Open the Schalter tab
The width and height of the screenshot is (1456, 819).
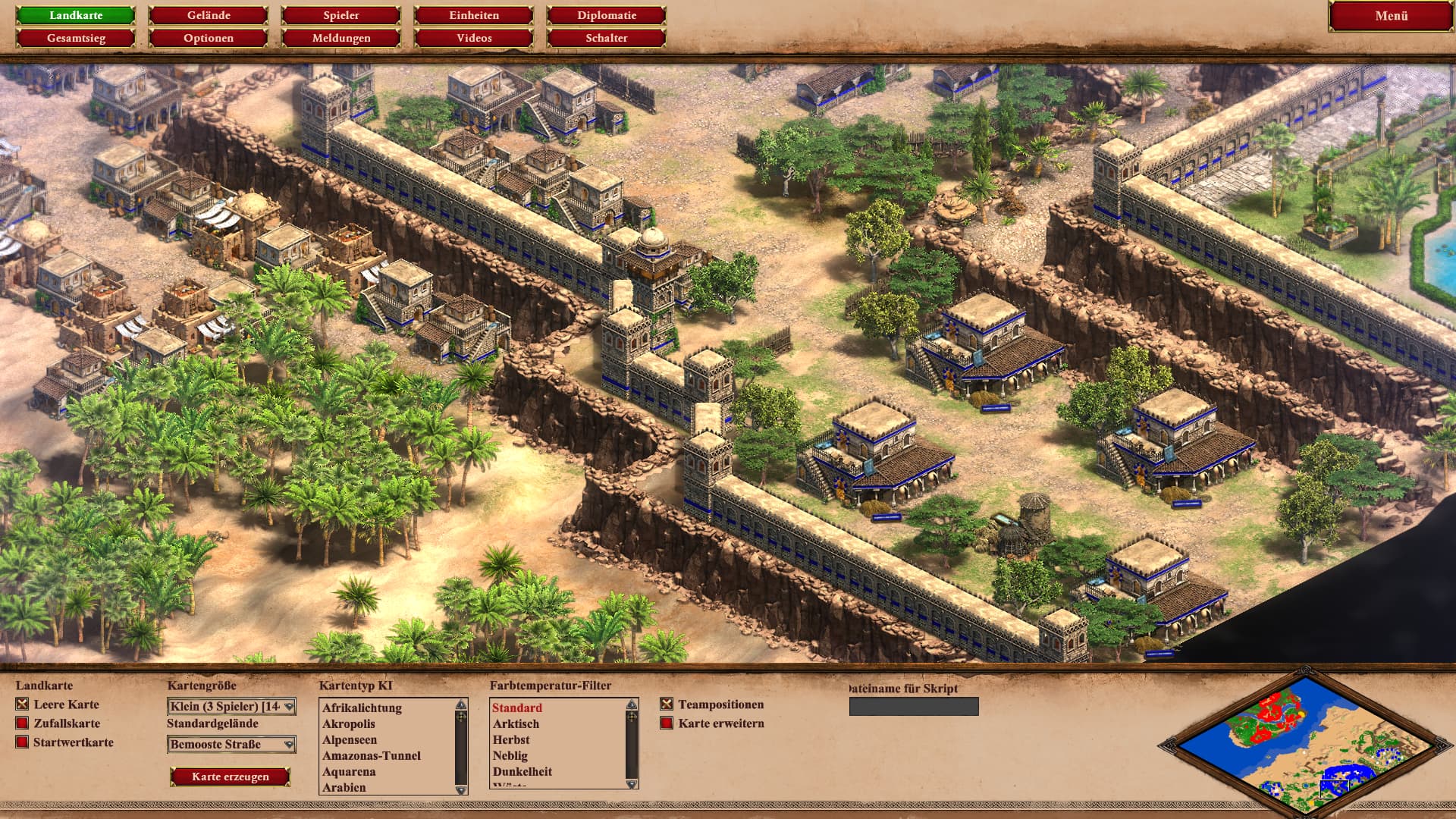(x=606, y=38)
